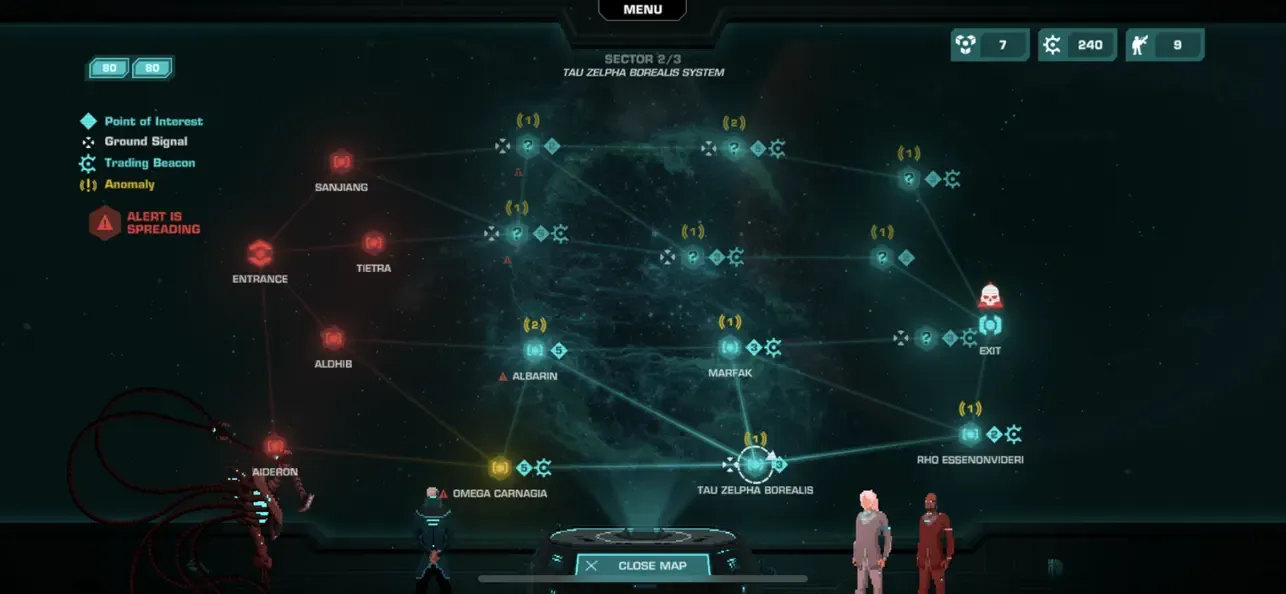Choose the Tietra system node
1286x594 pixels.
click(373, 243)
